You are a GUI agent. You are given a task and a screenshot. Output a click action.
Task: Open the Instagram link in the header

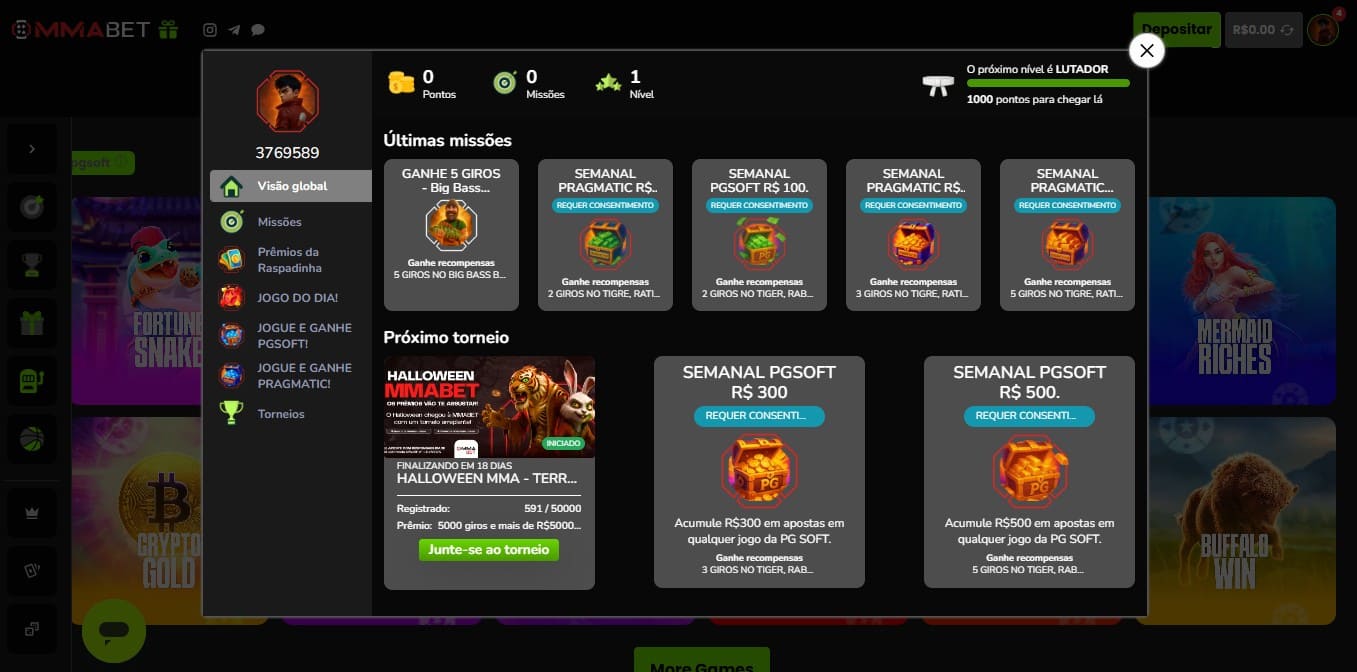coord(210,30)
